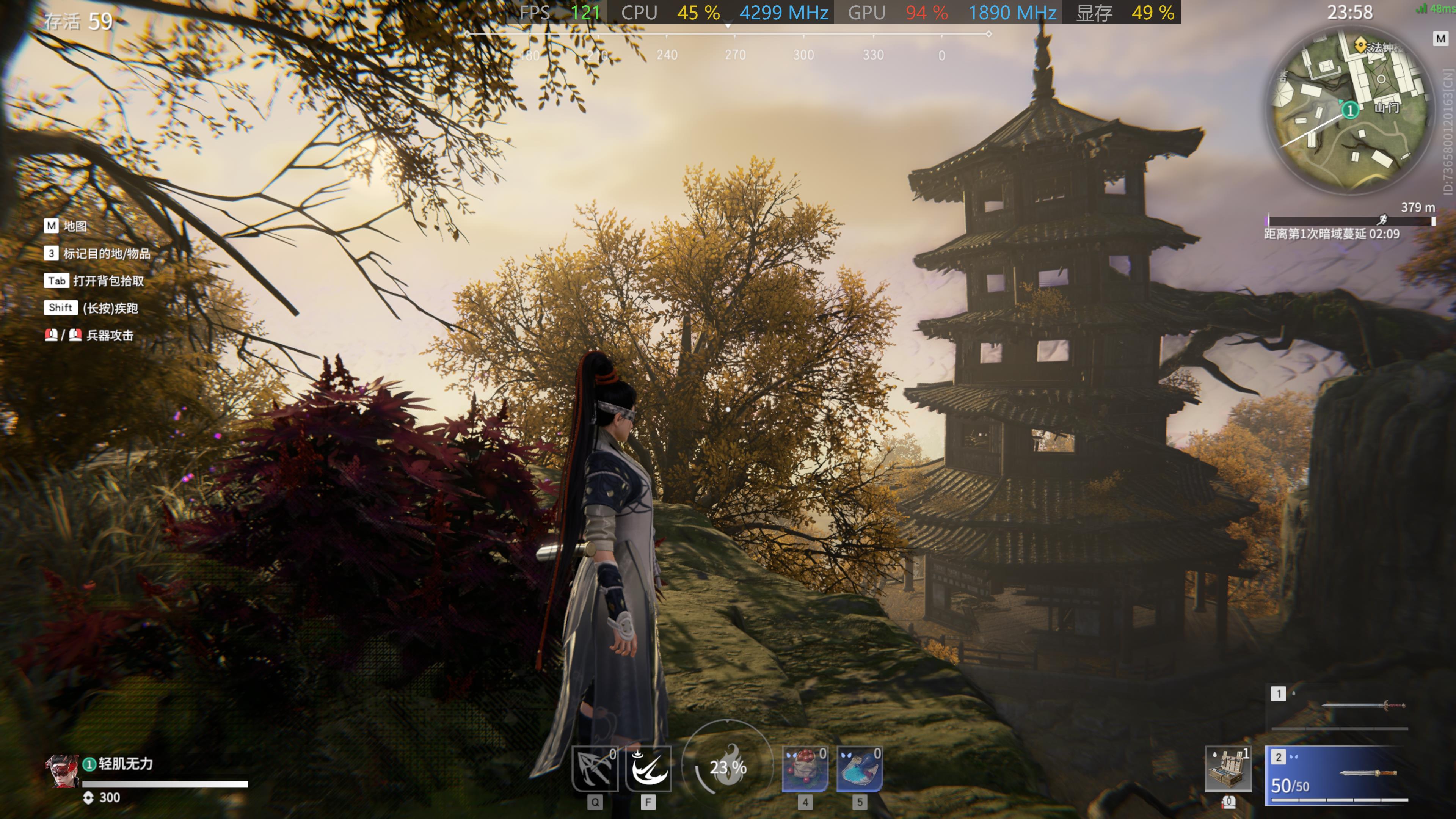The image size is (1456, 819).
Task: Use the white slash skill icon
Action: [x=648, y=768]
